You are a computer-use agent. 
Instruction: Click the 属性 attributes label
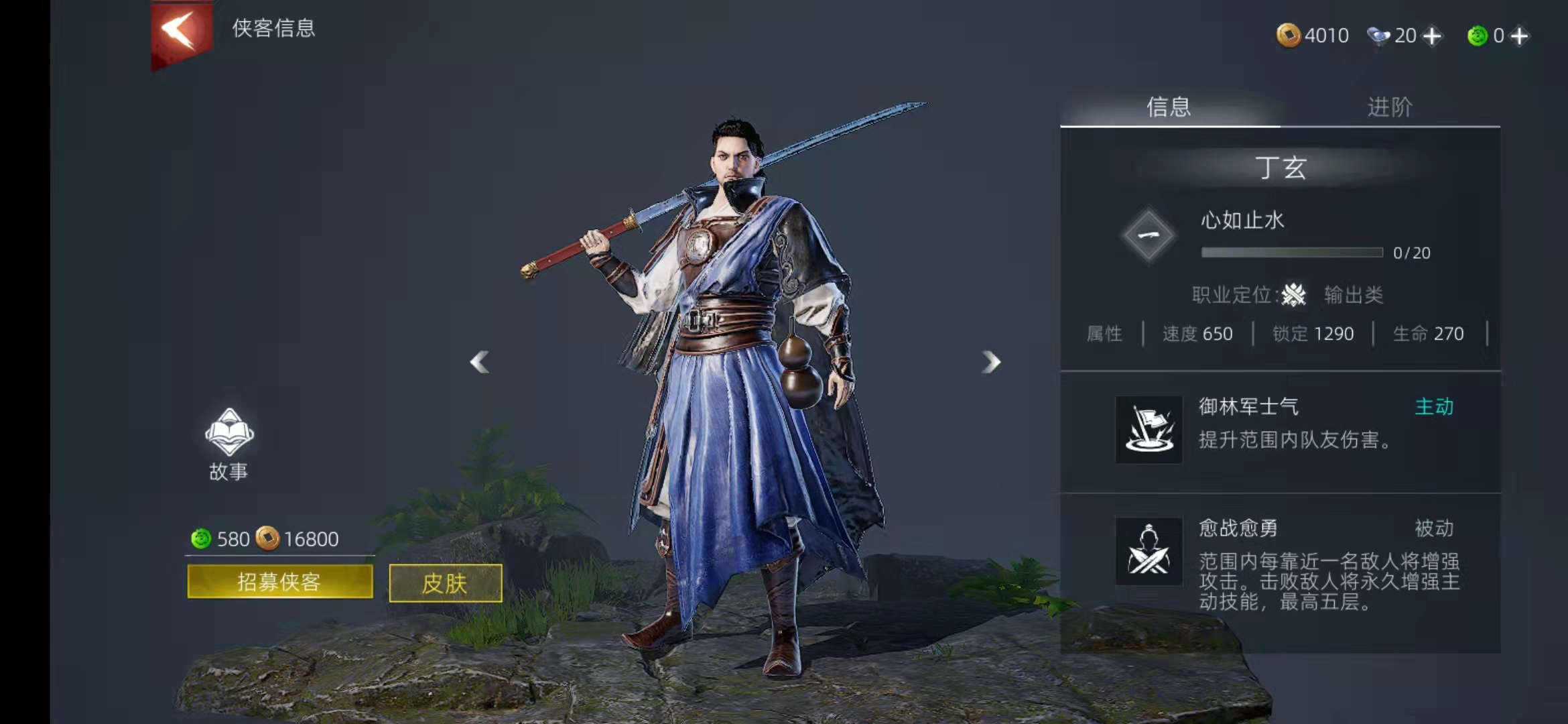1105,334
